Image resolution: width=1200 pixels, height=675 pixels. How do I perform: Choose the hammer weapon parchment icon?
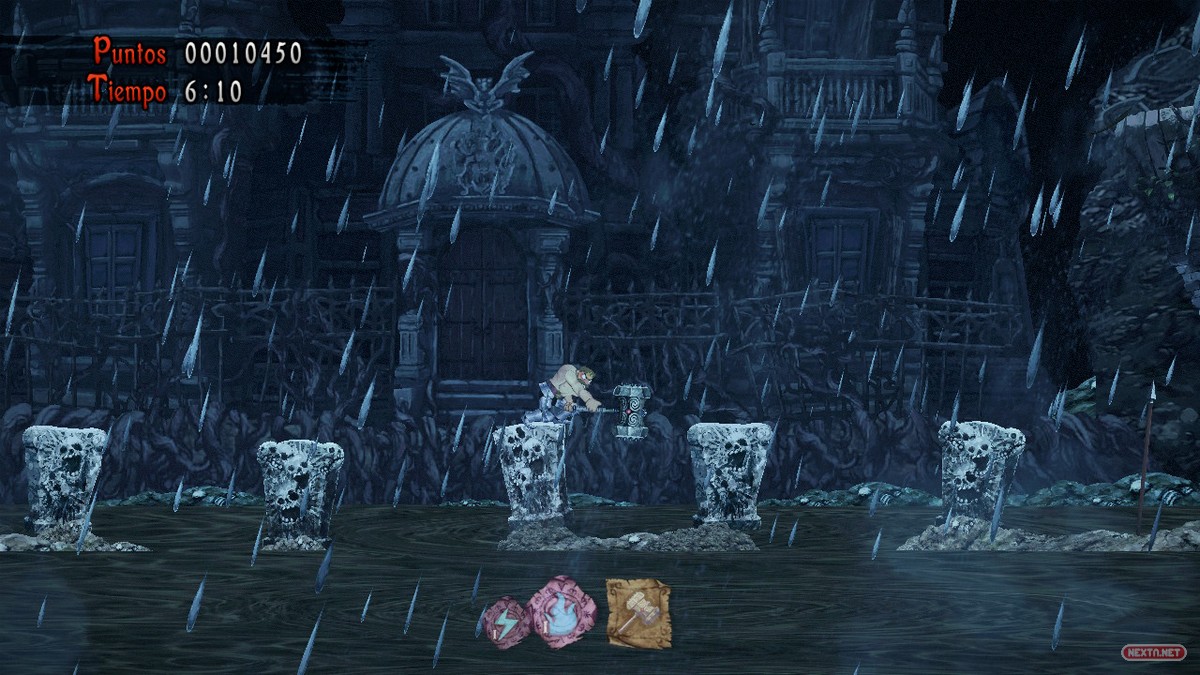pos(637,614)
